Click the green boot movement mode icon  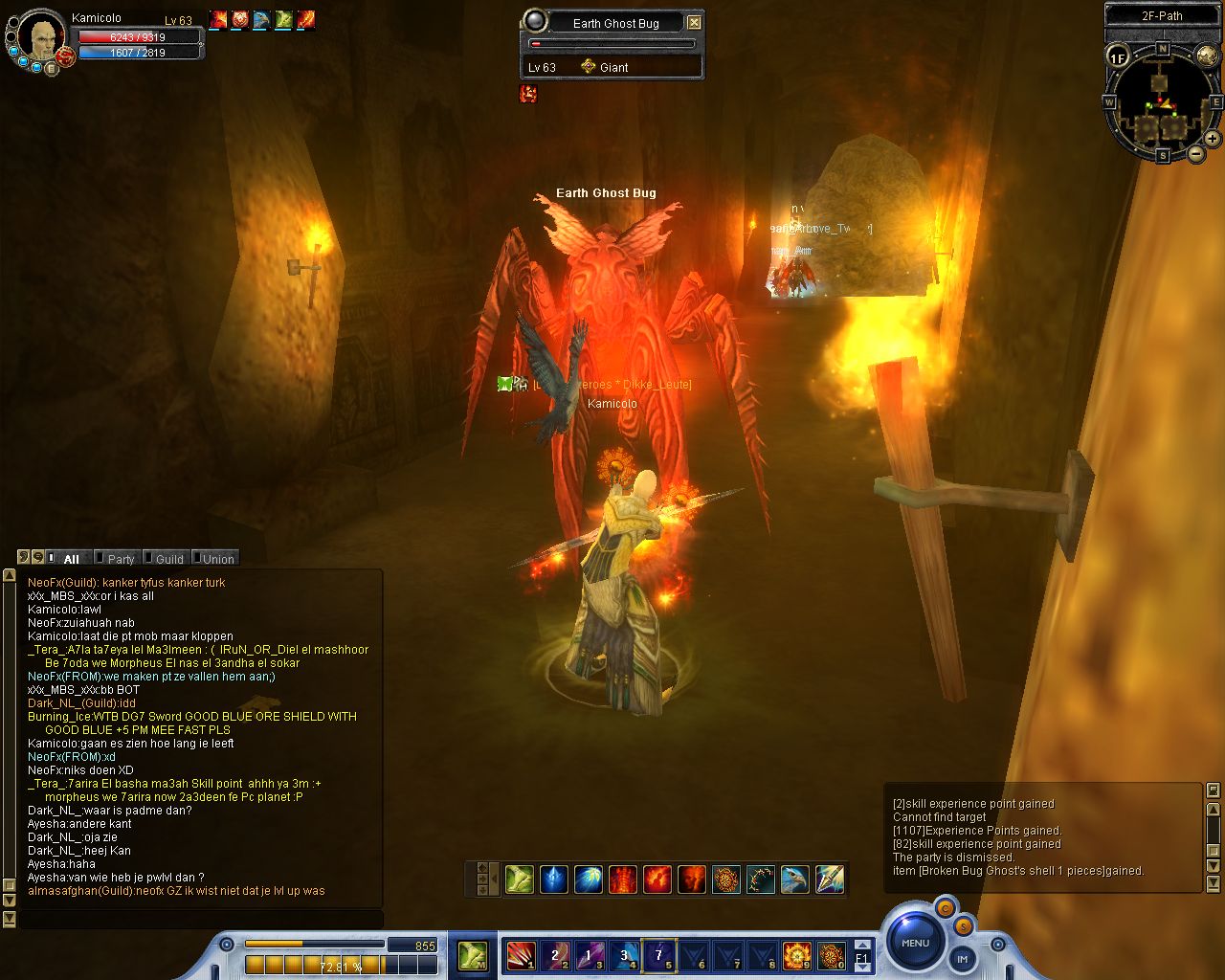click(x=472, y=955)
